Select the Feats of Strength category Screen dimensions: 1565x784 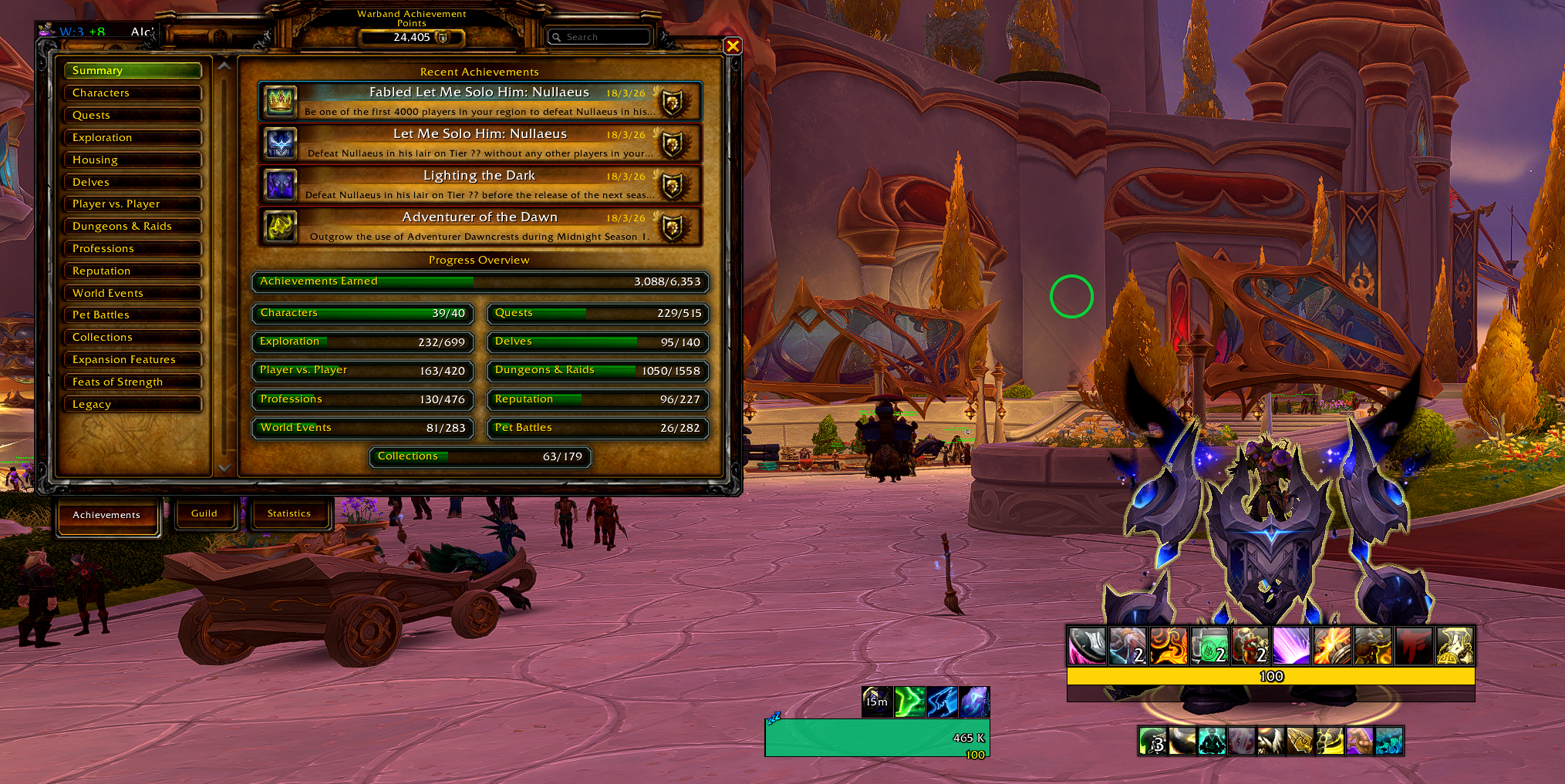tap(133, 382)
